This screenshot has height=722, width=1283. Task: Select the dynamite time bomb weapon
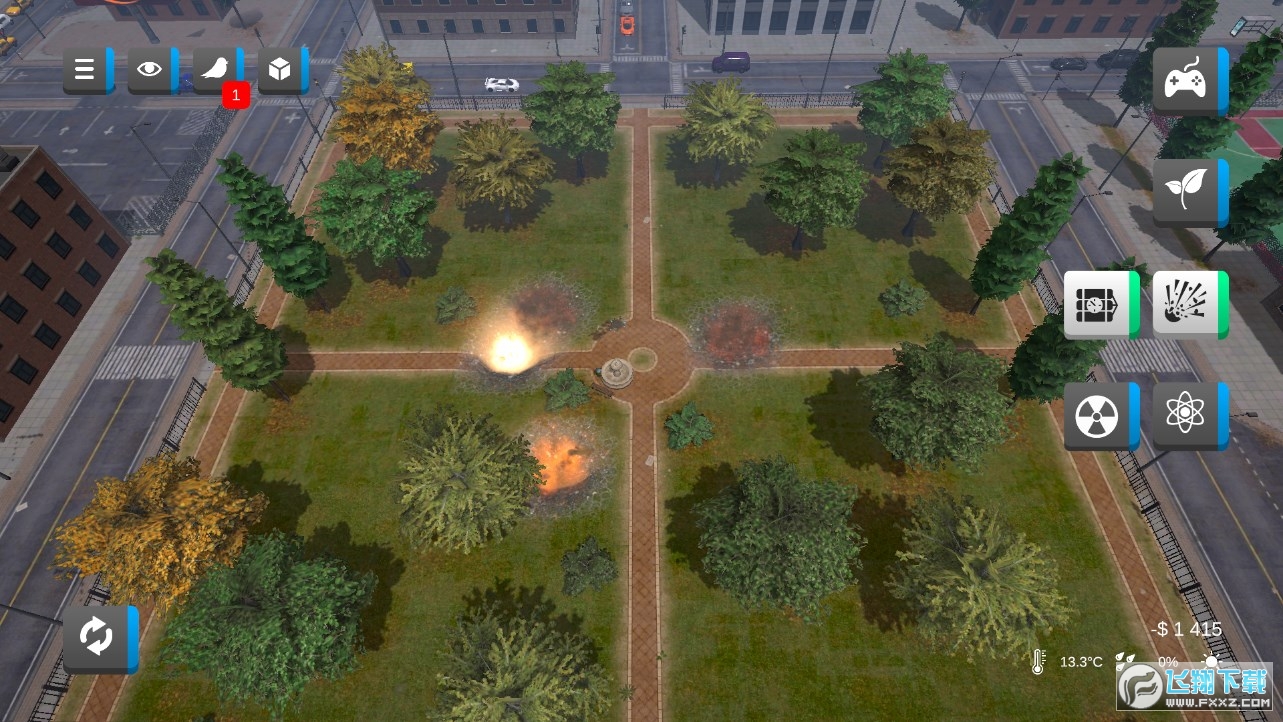(1098, 303)
